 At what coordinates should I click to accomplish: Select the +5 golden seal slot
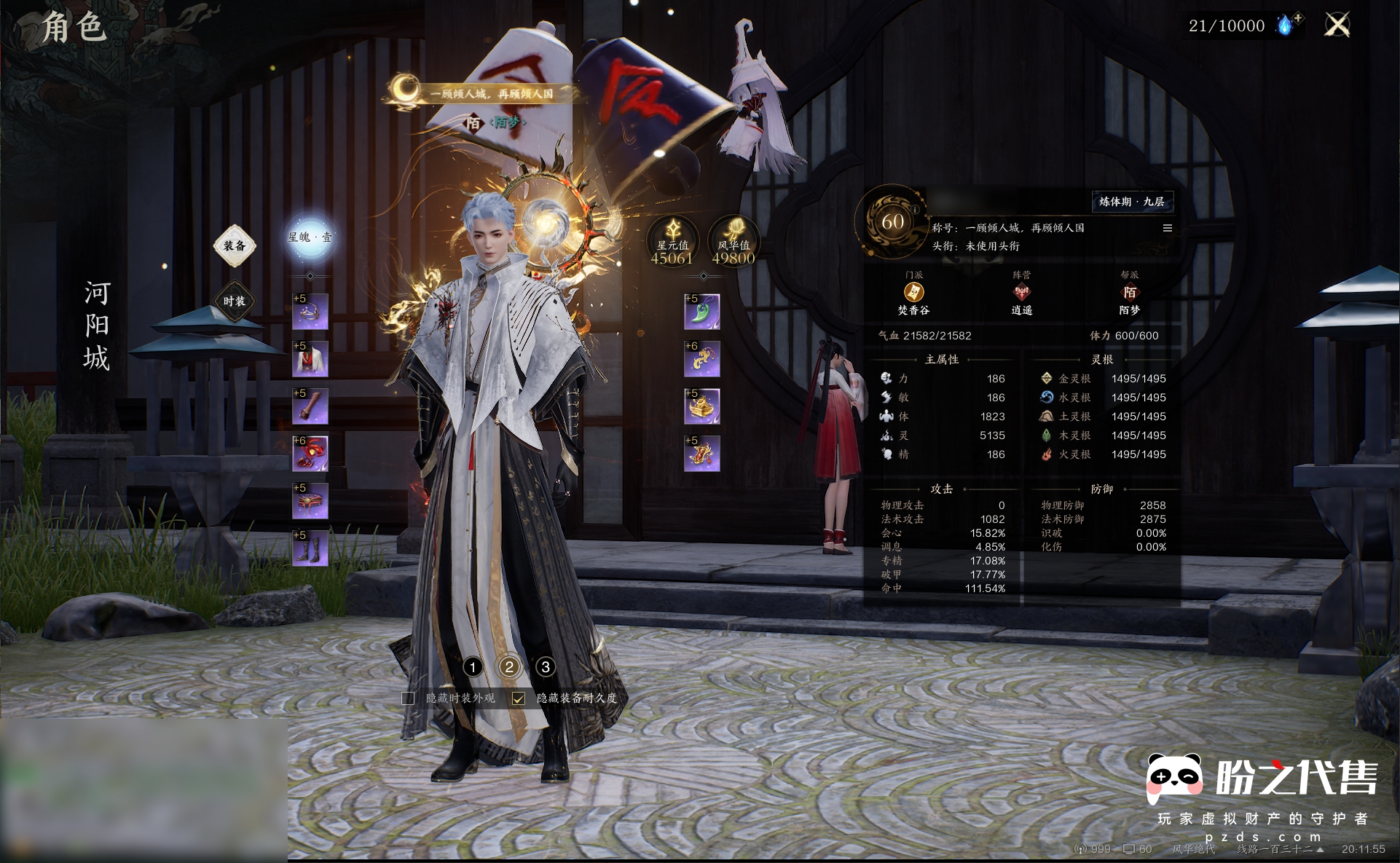click(x=702, y=406)
